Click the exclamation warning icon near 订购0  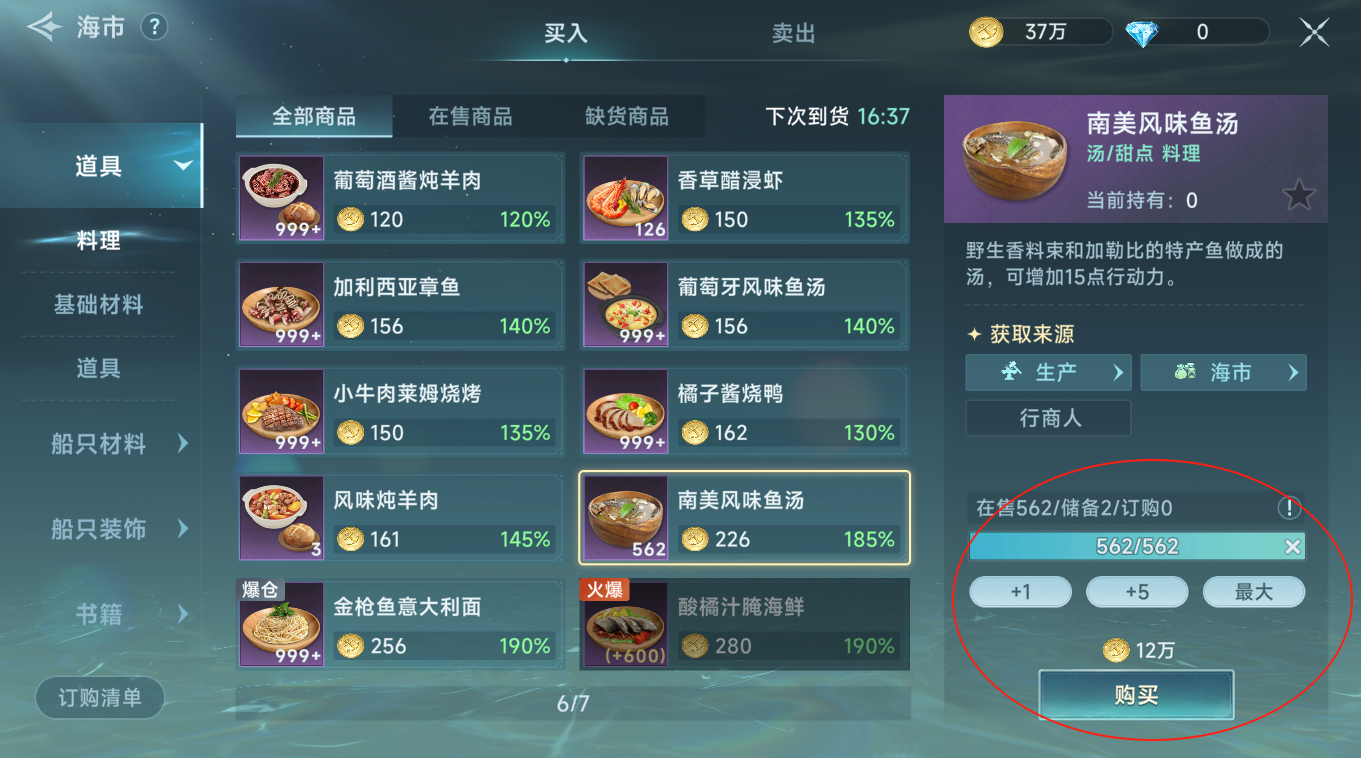pyautogui.click(x=1290, y=508)
